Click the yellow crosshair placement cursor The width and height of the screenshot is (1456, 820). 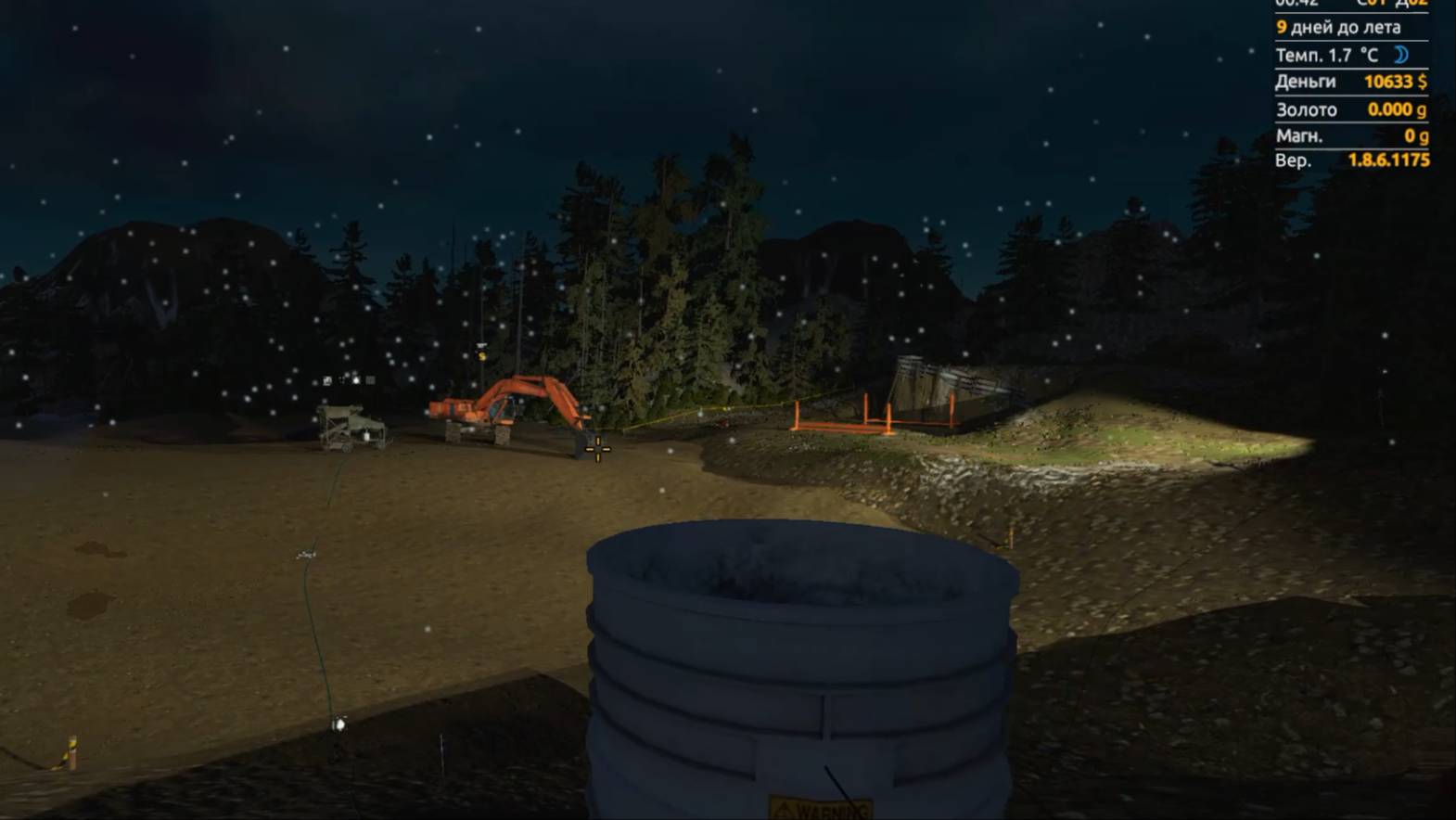(x=598, y=449)
